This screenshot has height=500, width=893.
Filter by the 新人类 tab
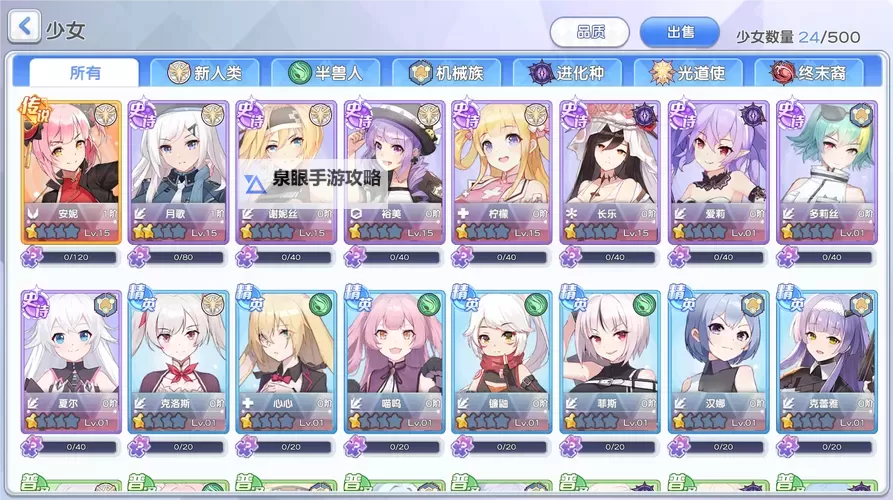coord(205,73)
